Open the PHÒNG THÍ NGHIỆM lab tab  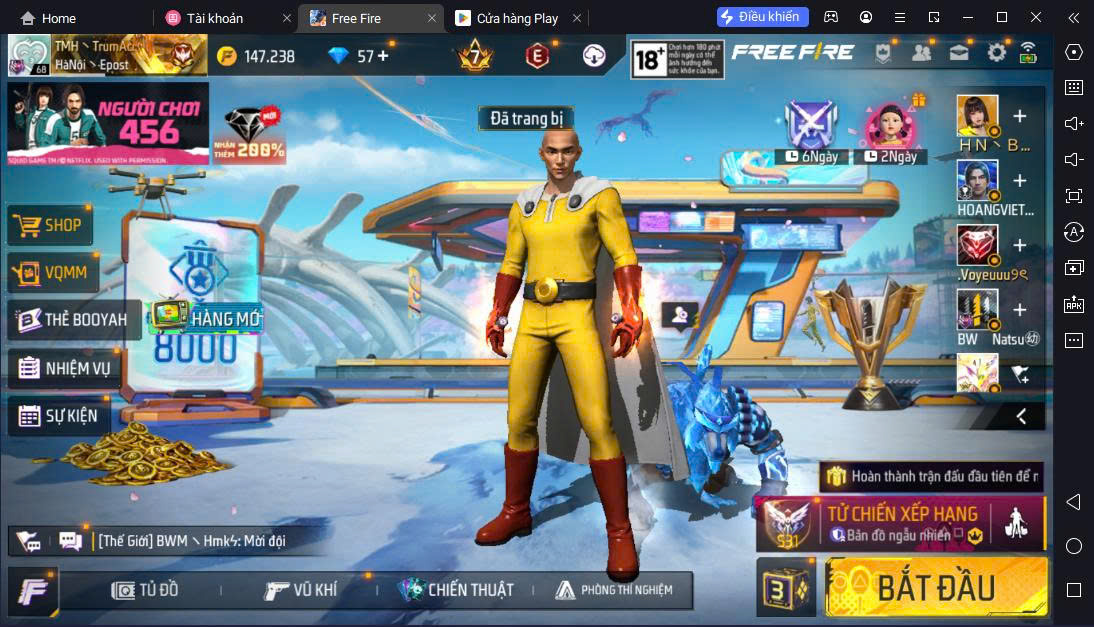pos(614,590)
